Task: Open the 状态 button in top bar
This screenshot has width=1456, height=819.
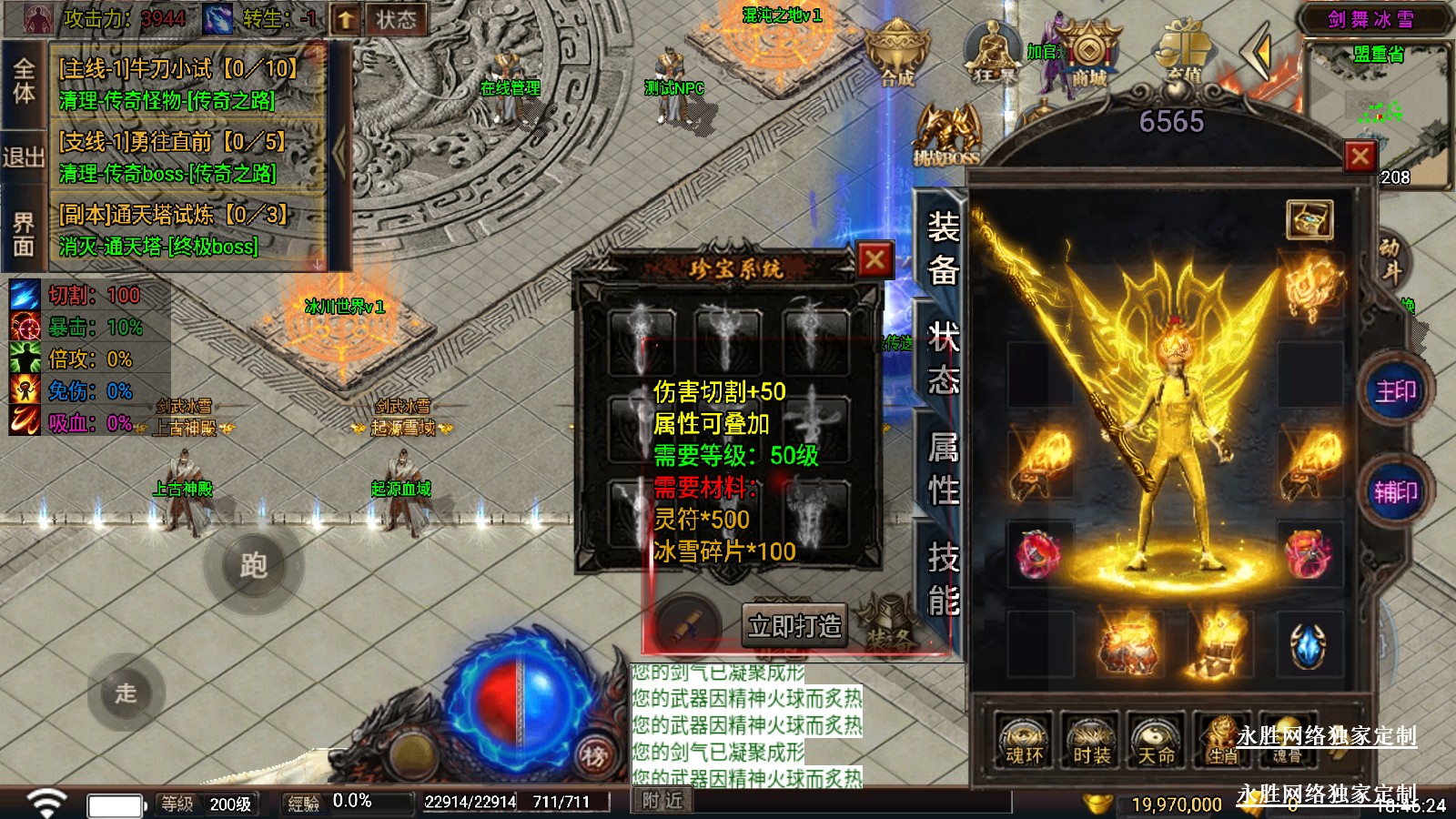Action: [x=396, y=19]
